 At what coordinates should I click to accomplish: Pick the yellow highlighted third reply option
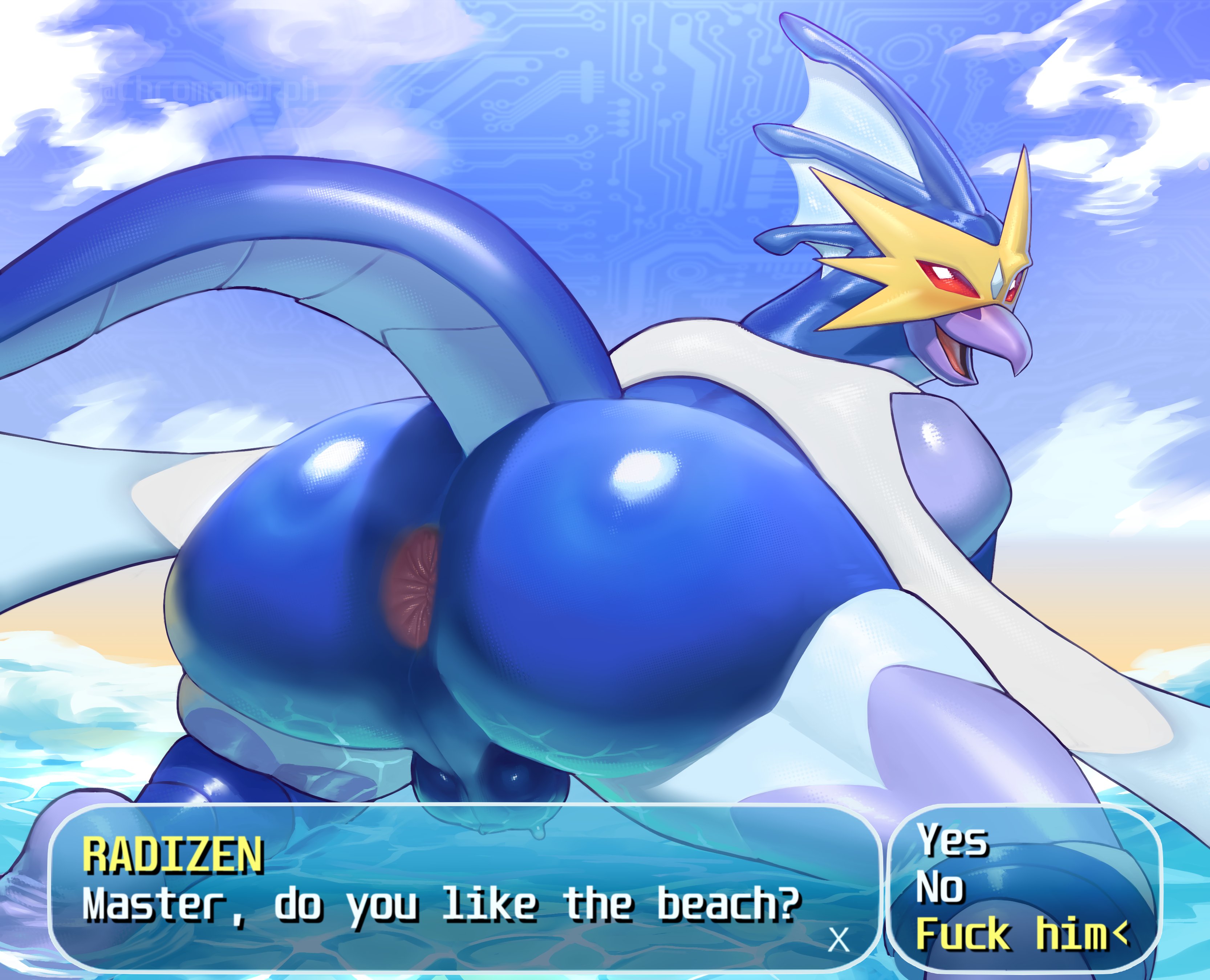1011,934
